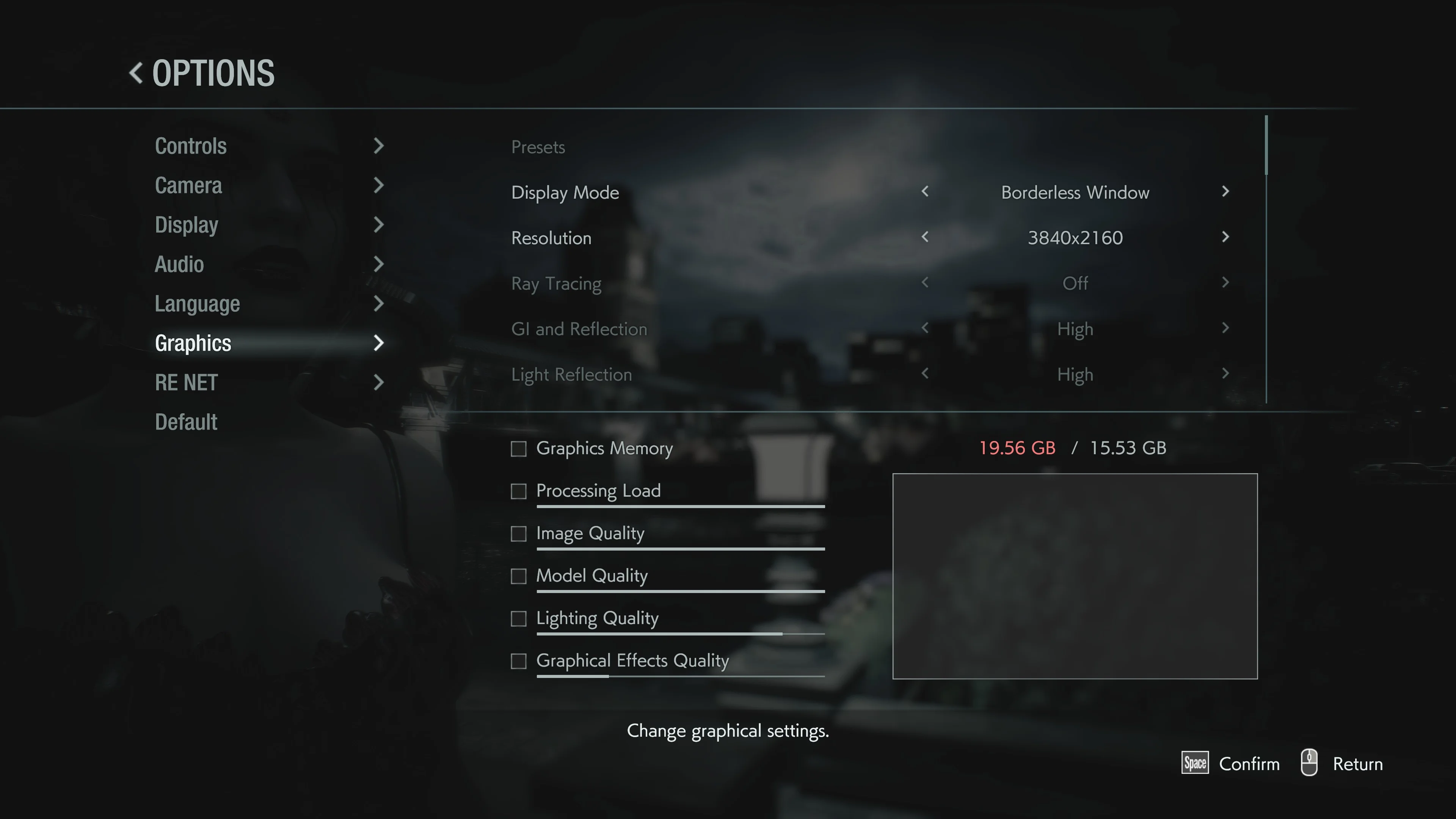Open the RE NET options category
Screen dimensions: 1456x819
[186, 383]
